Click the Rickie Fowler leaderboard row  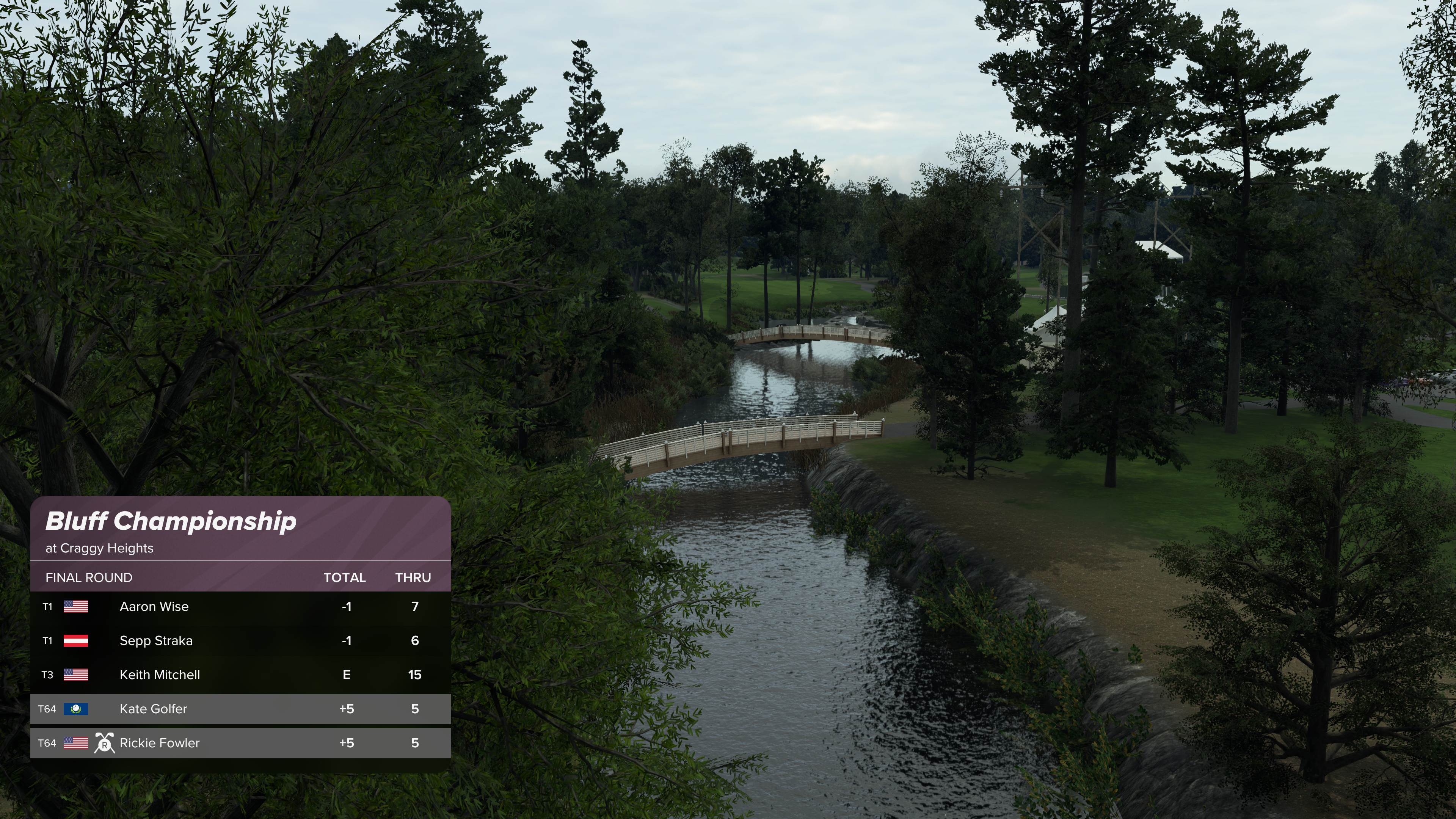point(240,743)
